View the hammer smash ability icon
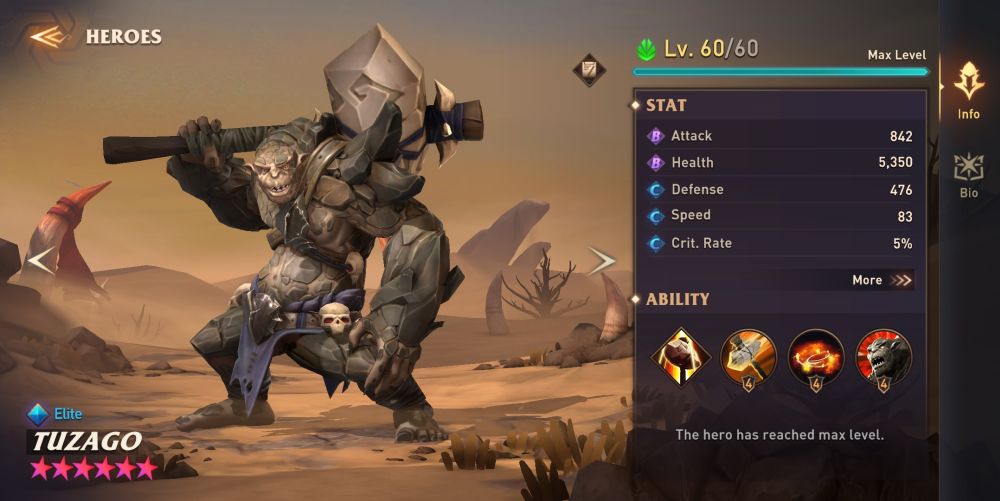 749,357
